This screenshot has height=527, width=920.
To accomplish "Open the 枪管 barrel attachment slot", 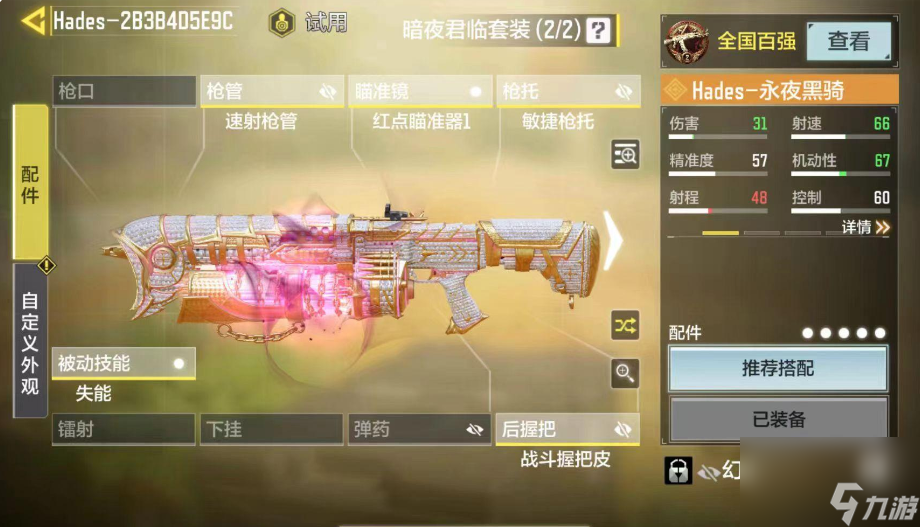I will pyautogui.click(x=271, y=92).
